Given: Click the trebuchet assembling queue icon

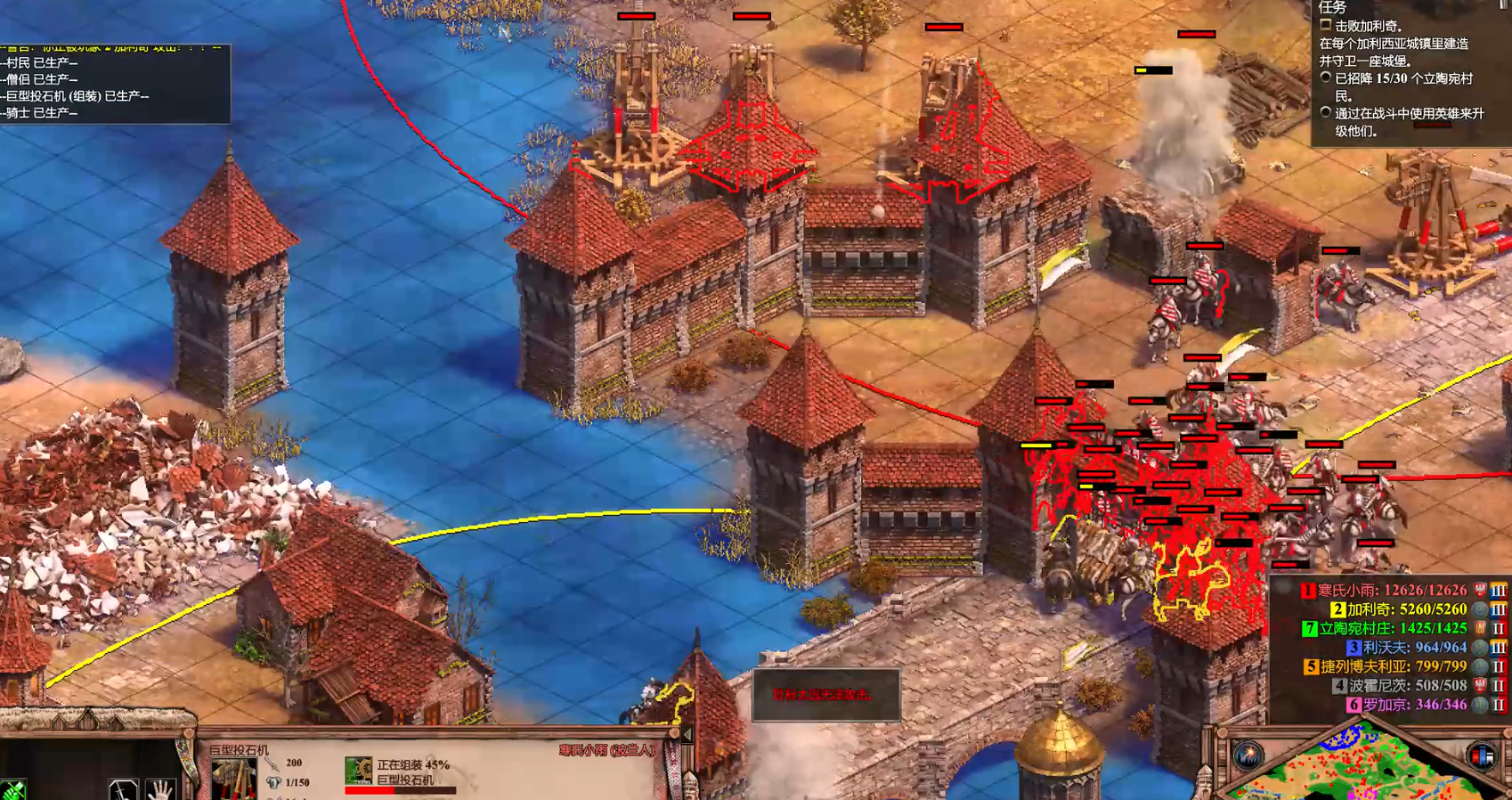Looking at the screenshot, I should pyautogui.click(x=359, y=770).
